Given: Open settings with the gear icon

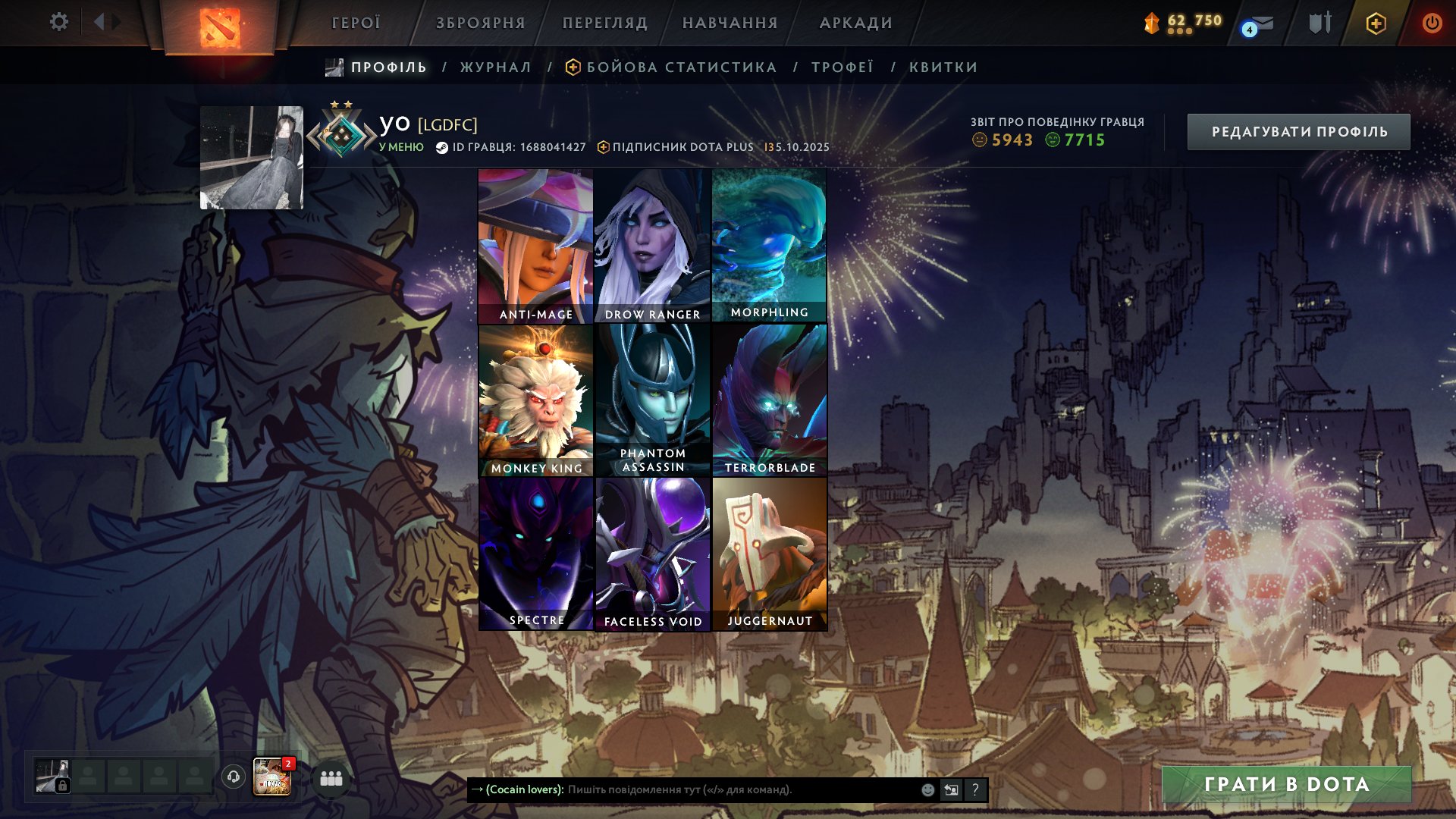Looking at the screenshot, I should click(58, 22).
